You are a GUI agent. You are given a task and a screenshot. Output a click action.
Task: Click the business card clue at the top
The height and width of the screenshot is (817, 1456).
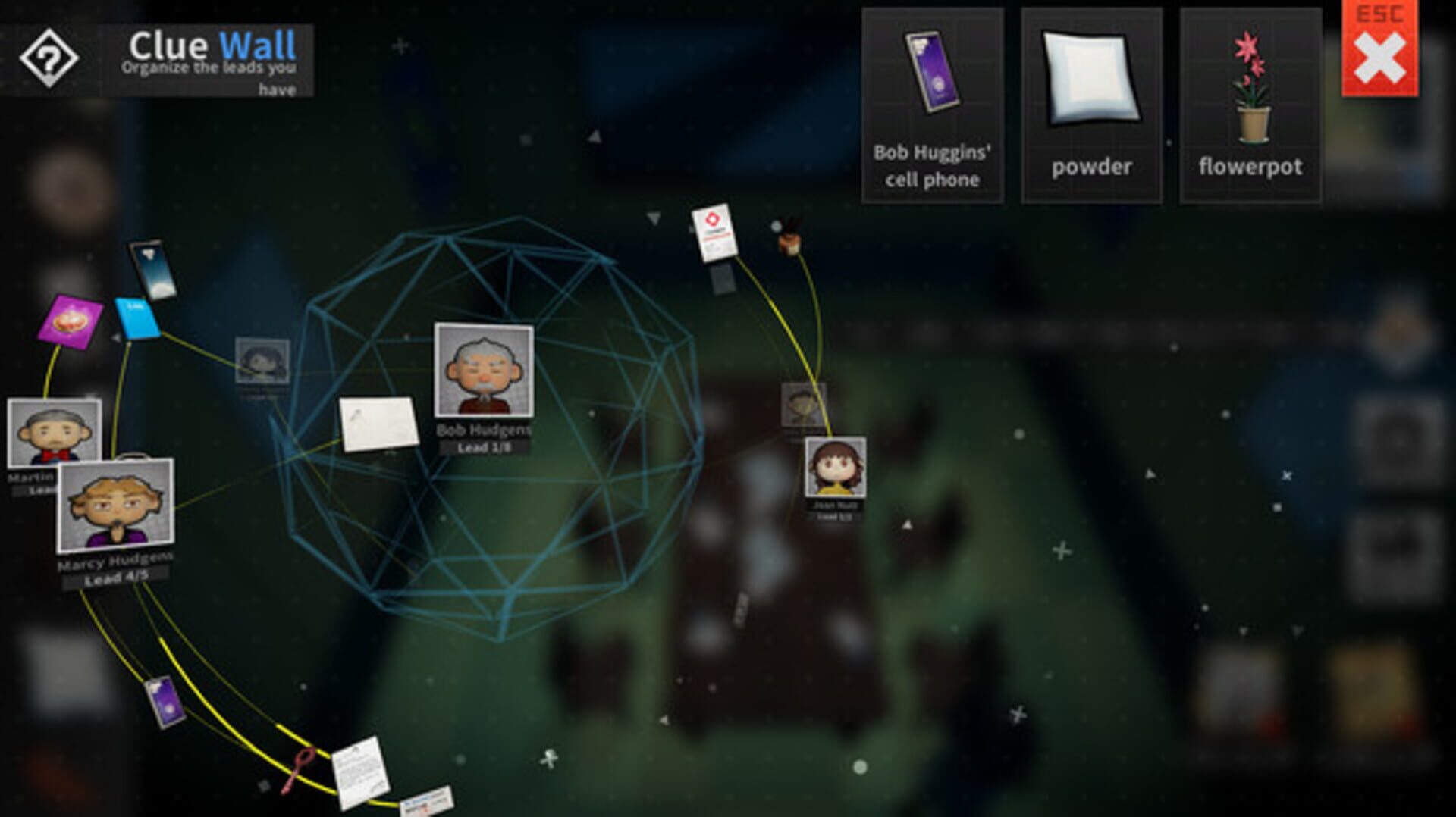pos(713,233)
